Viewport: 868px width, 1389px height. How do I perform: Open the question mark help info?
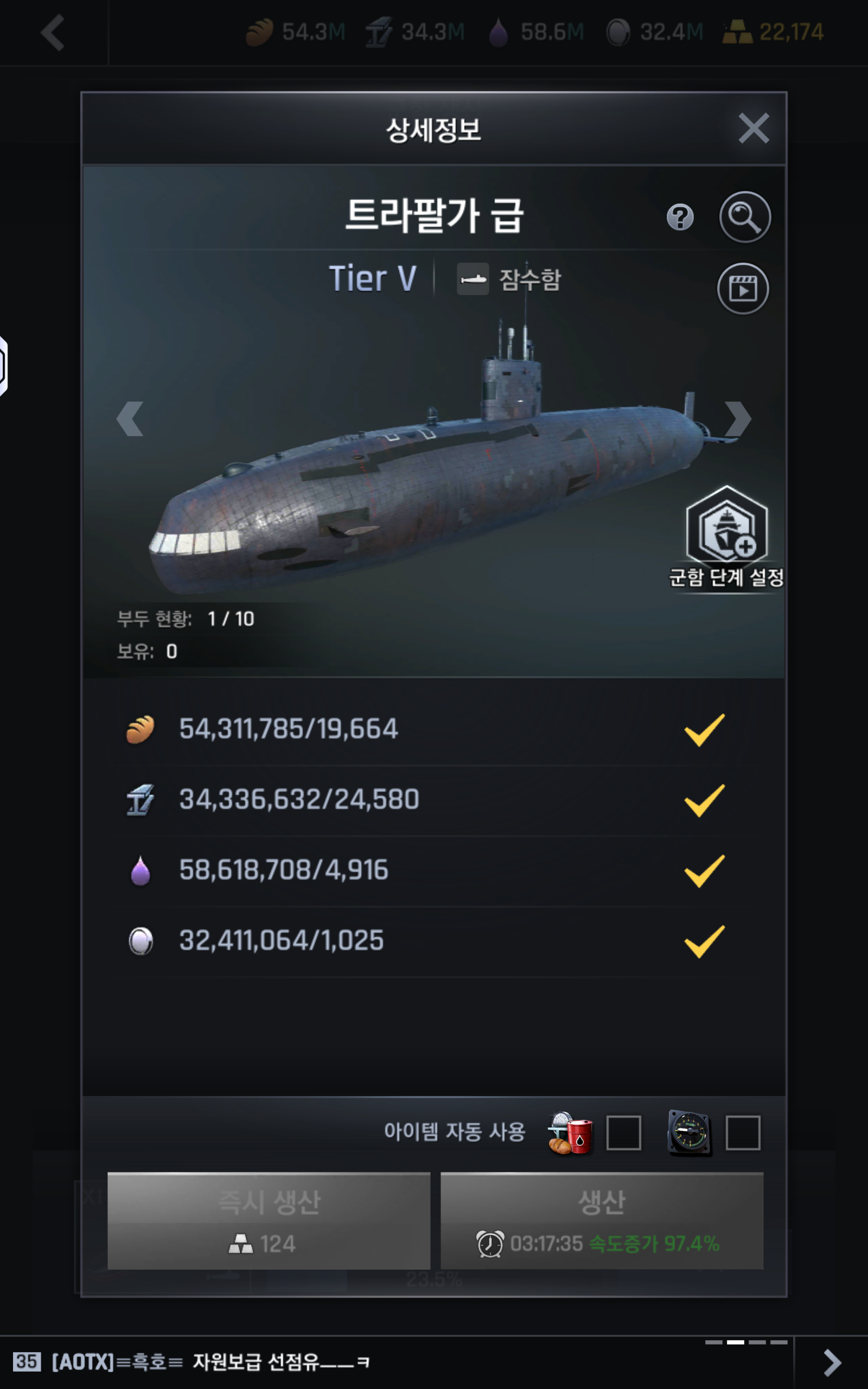point(680,218)
